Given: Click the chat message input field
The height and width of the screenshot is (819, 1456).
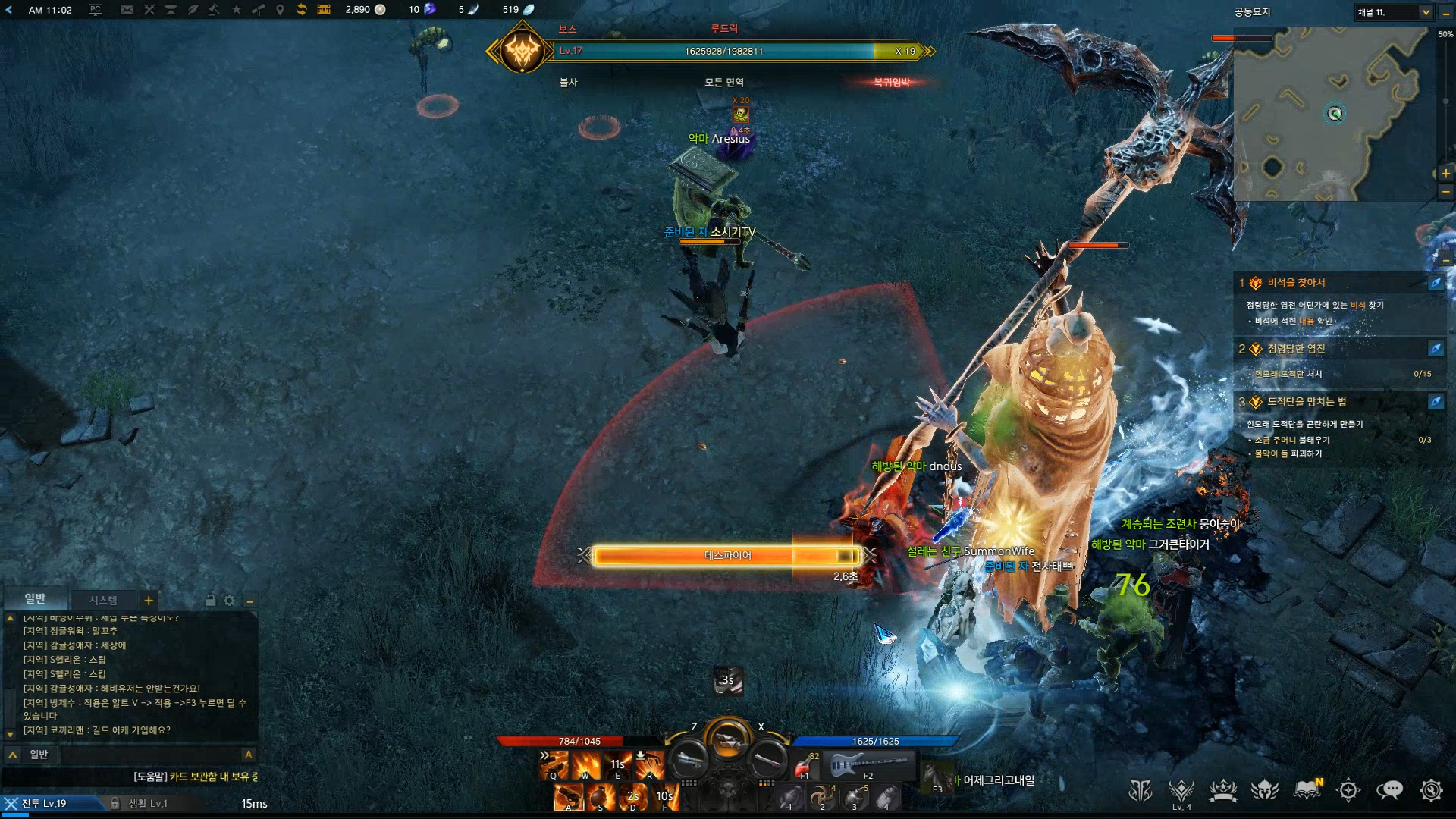Looking at the screenshot, I should (150, 755).
